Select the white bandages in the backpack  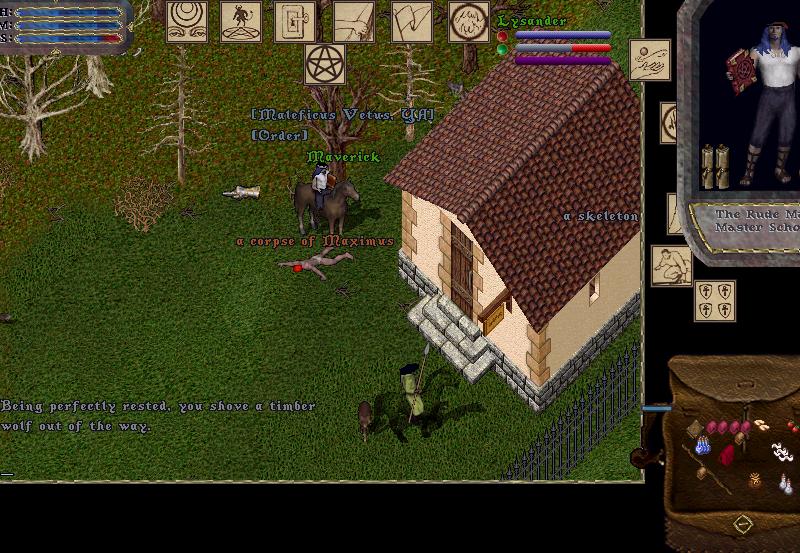[x=781, y=453]
